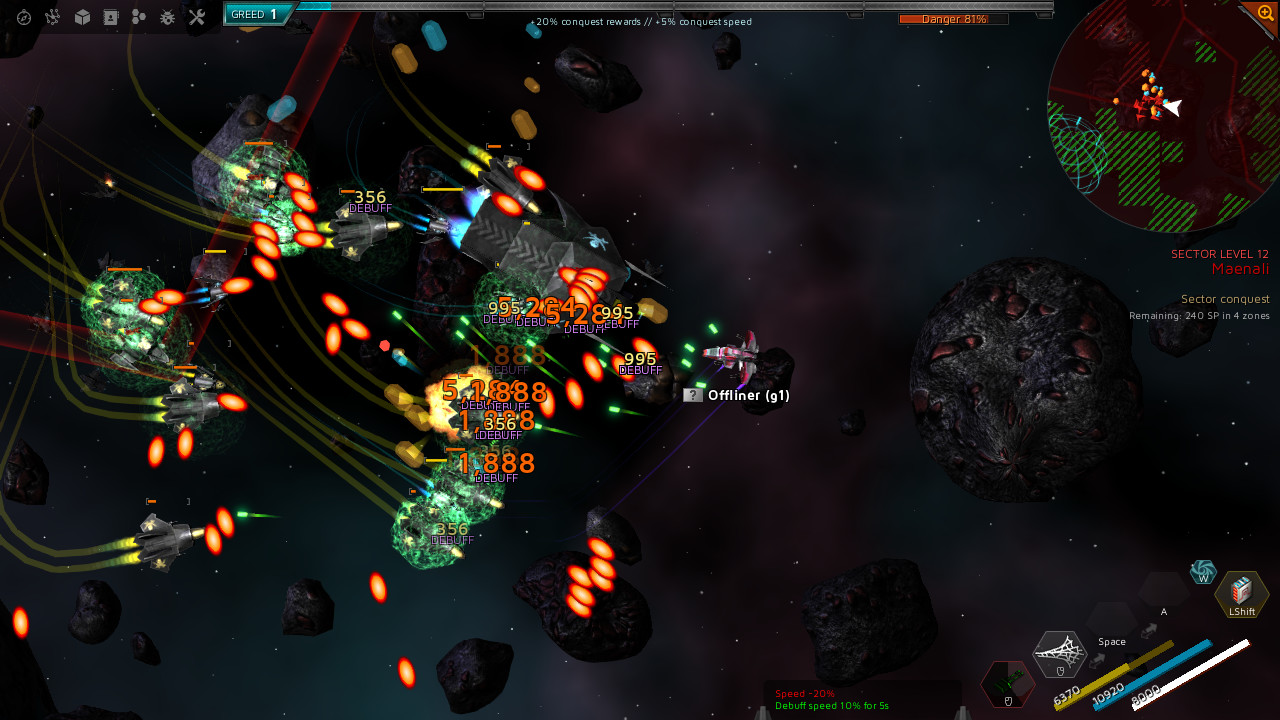The height and width of the screenshot is (720, 1280).
Task: Open settings via the wrench icon
Action: coord(196,17)
